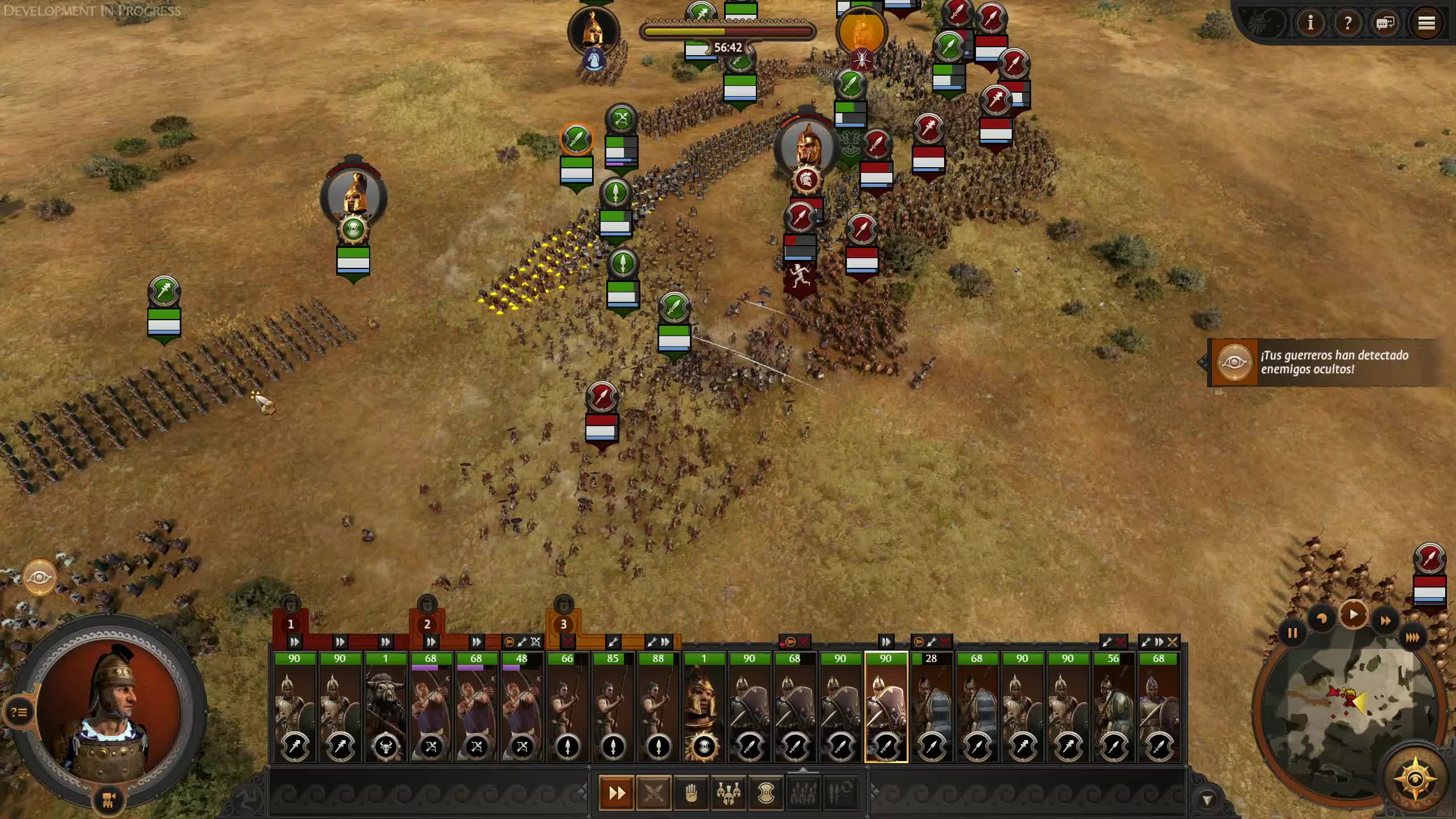Toggle the run double-arrow order button
This screenshot has height=819, width=1456.
(617, 792)
